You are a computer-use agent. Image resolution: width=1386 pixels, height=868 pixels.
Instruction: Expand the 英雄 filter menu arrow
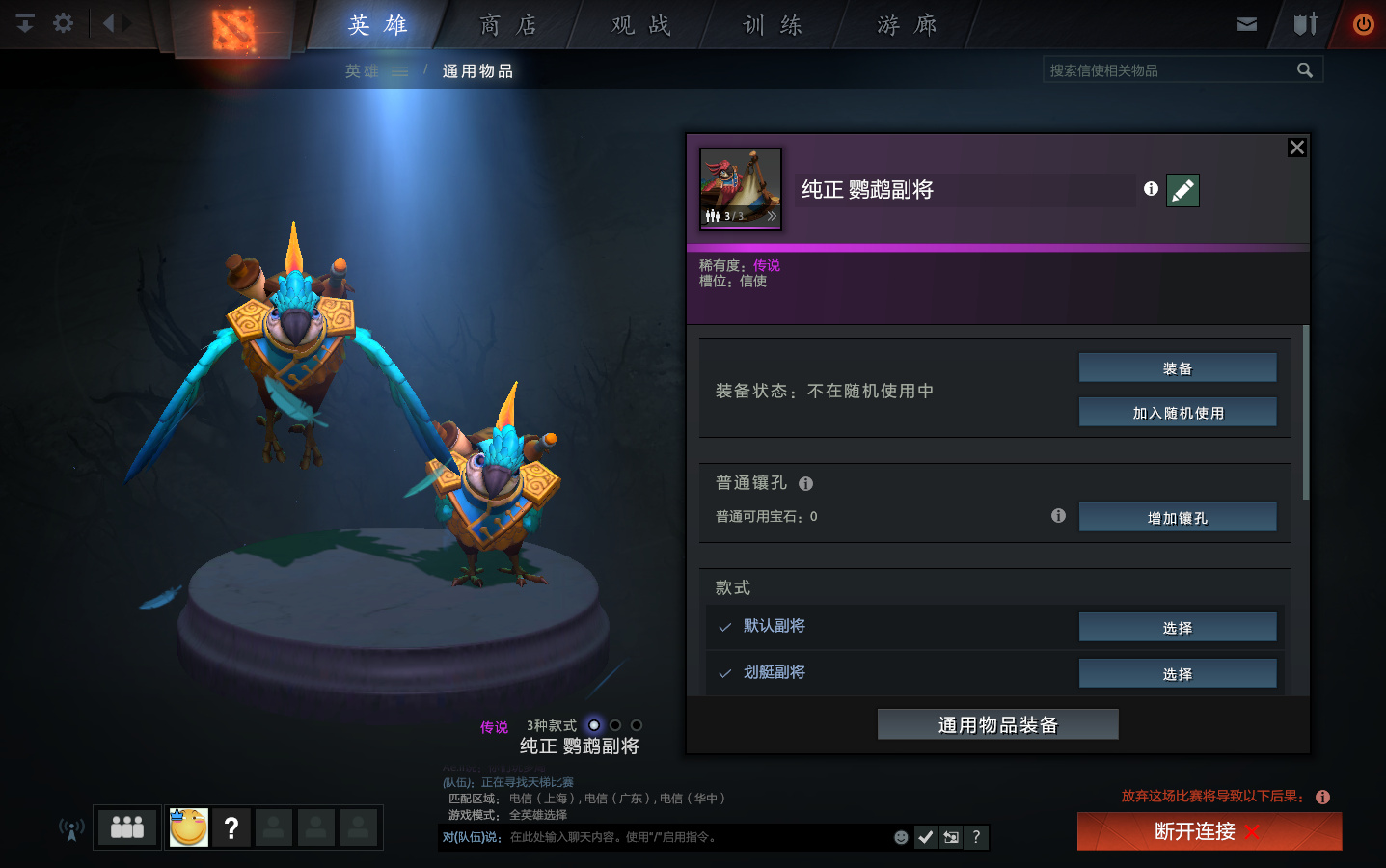[401, 70]
